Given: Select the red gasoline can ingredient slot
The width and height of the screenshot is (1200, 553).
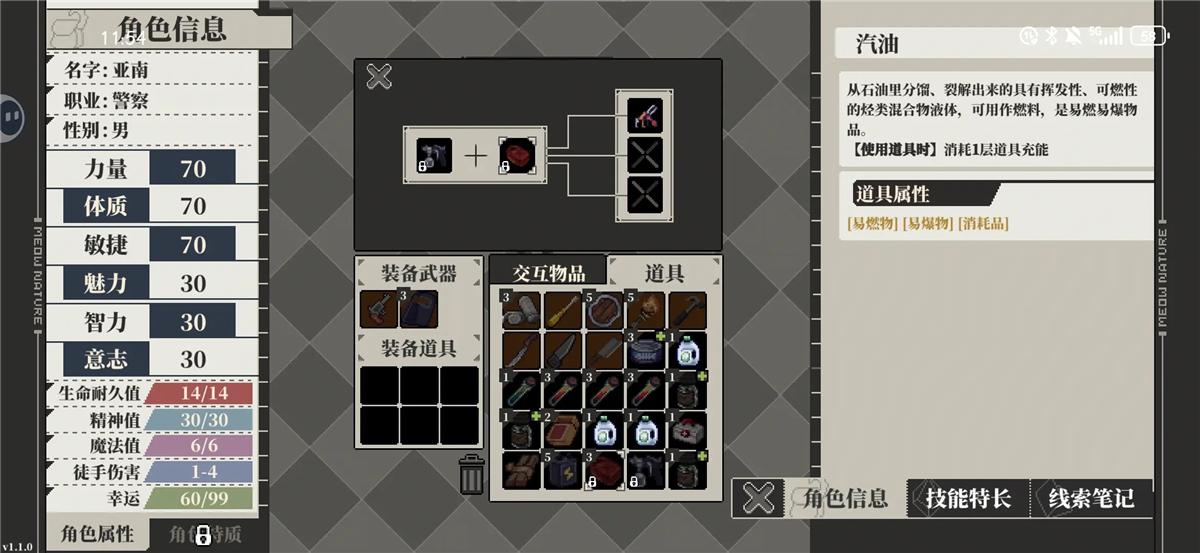Looking at the screenshot, I should 516,155.
